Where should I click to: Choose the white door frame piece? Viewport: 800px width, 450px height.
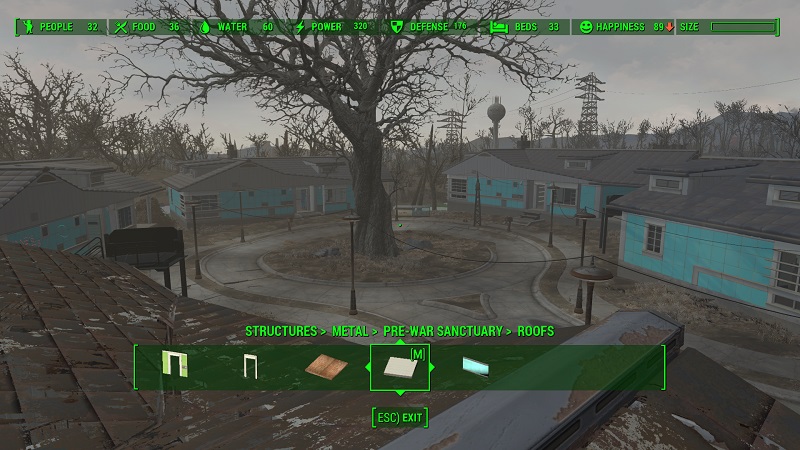[249, 368]
